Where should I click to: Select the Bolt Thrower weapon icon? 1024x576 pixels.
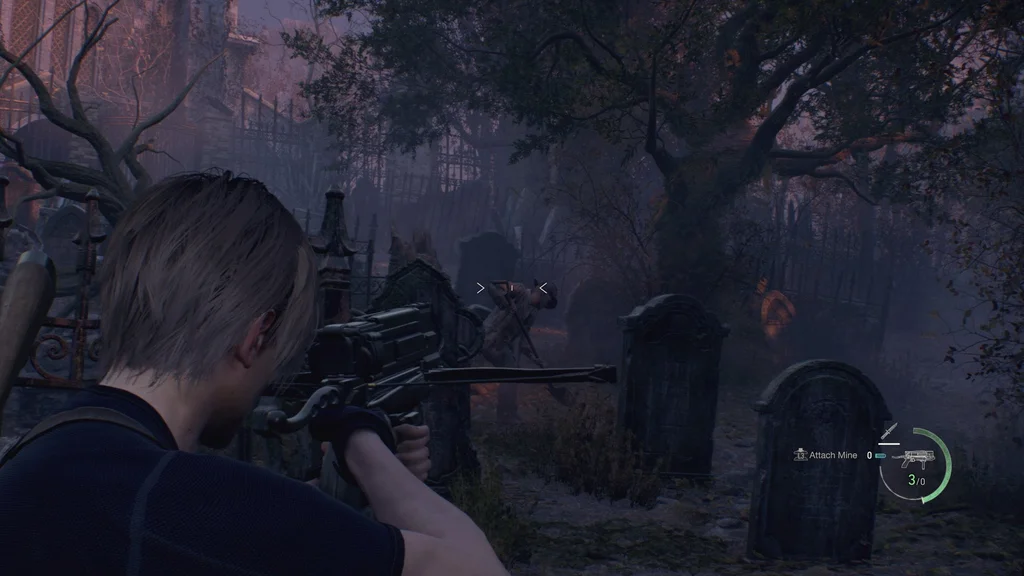[913, 460]
